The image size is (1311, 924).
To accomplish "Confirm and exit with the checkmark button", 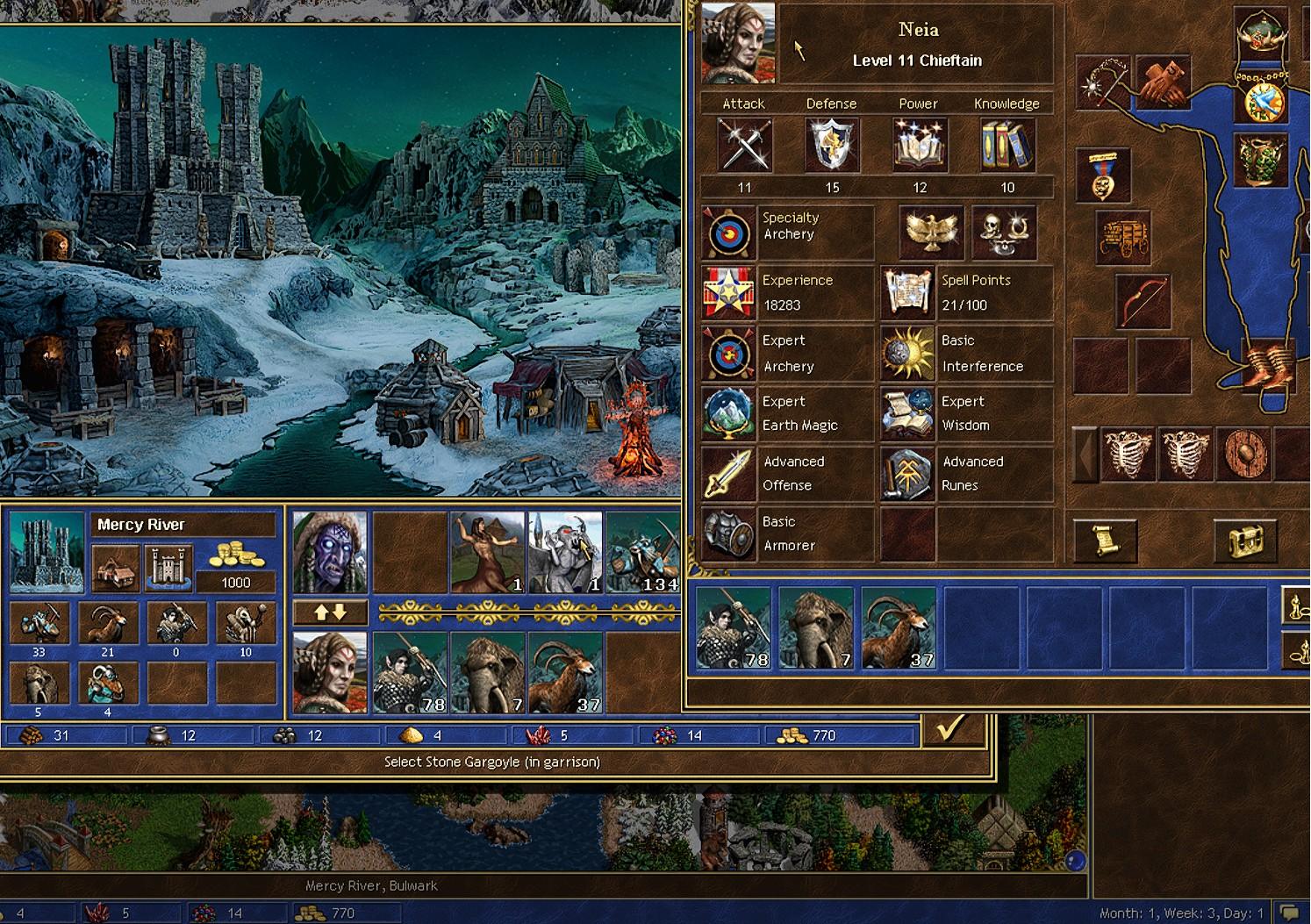I will (951, 728).
